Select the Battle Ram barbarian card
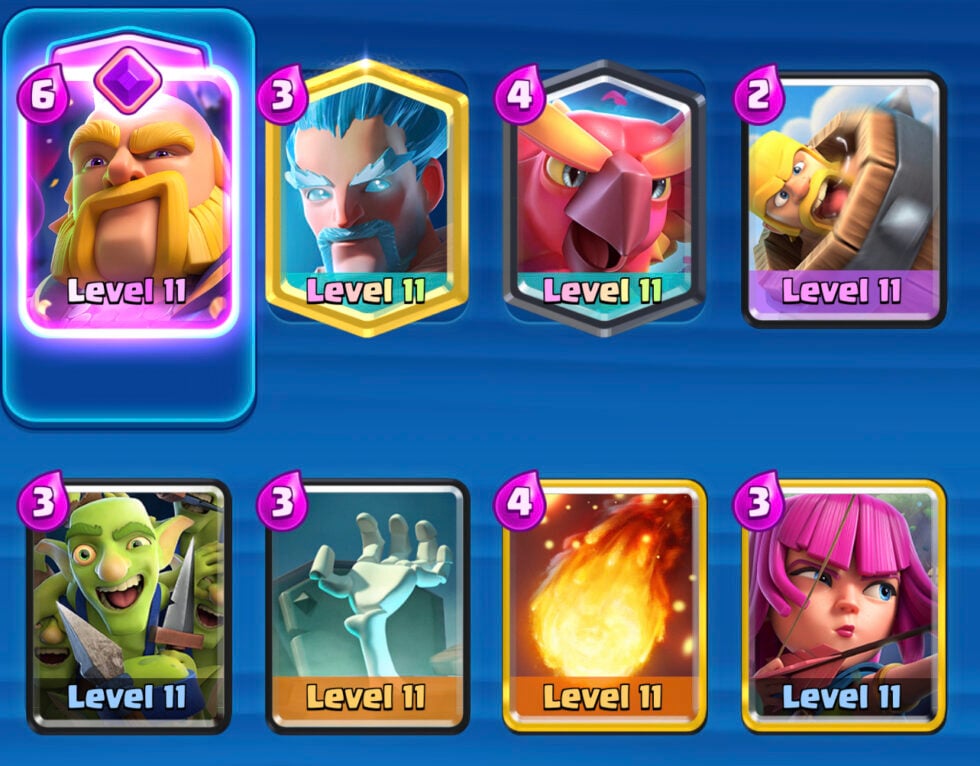The width and height of the screenshot is (980, 766). tap(843, 199)
